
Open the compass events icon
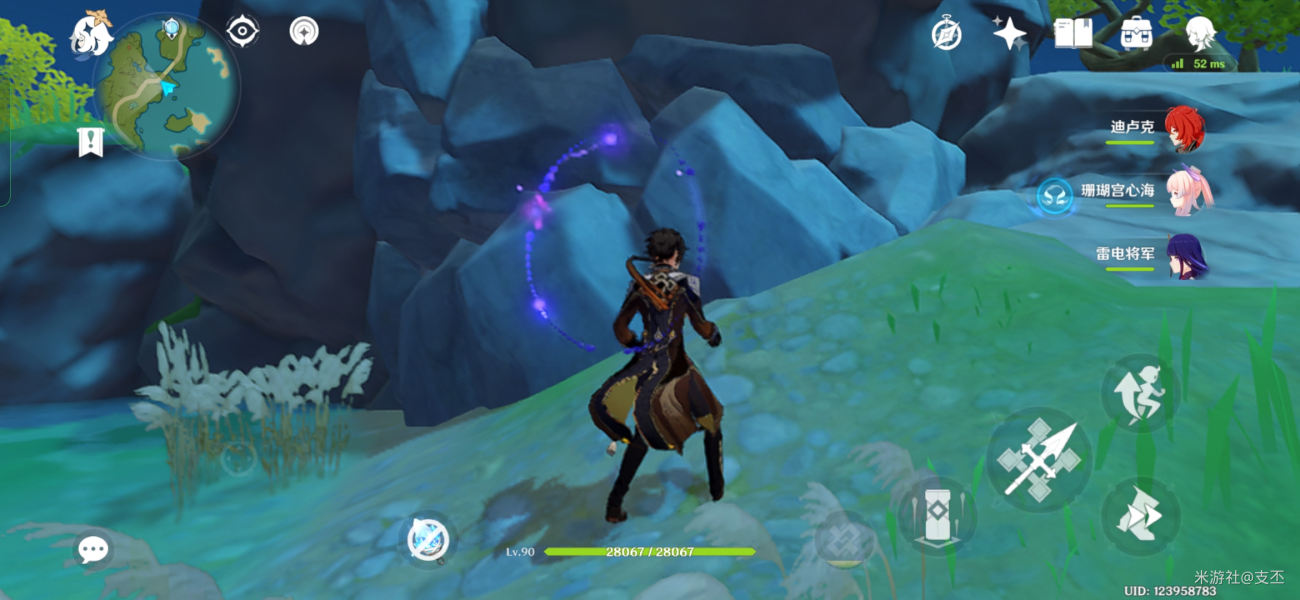click(946, 33)
